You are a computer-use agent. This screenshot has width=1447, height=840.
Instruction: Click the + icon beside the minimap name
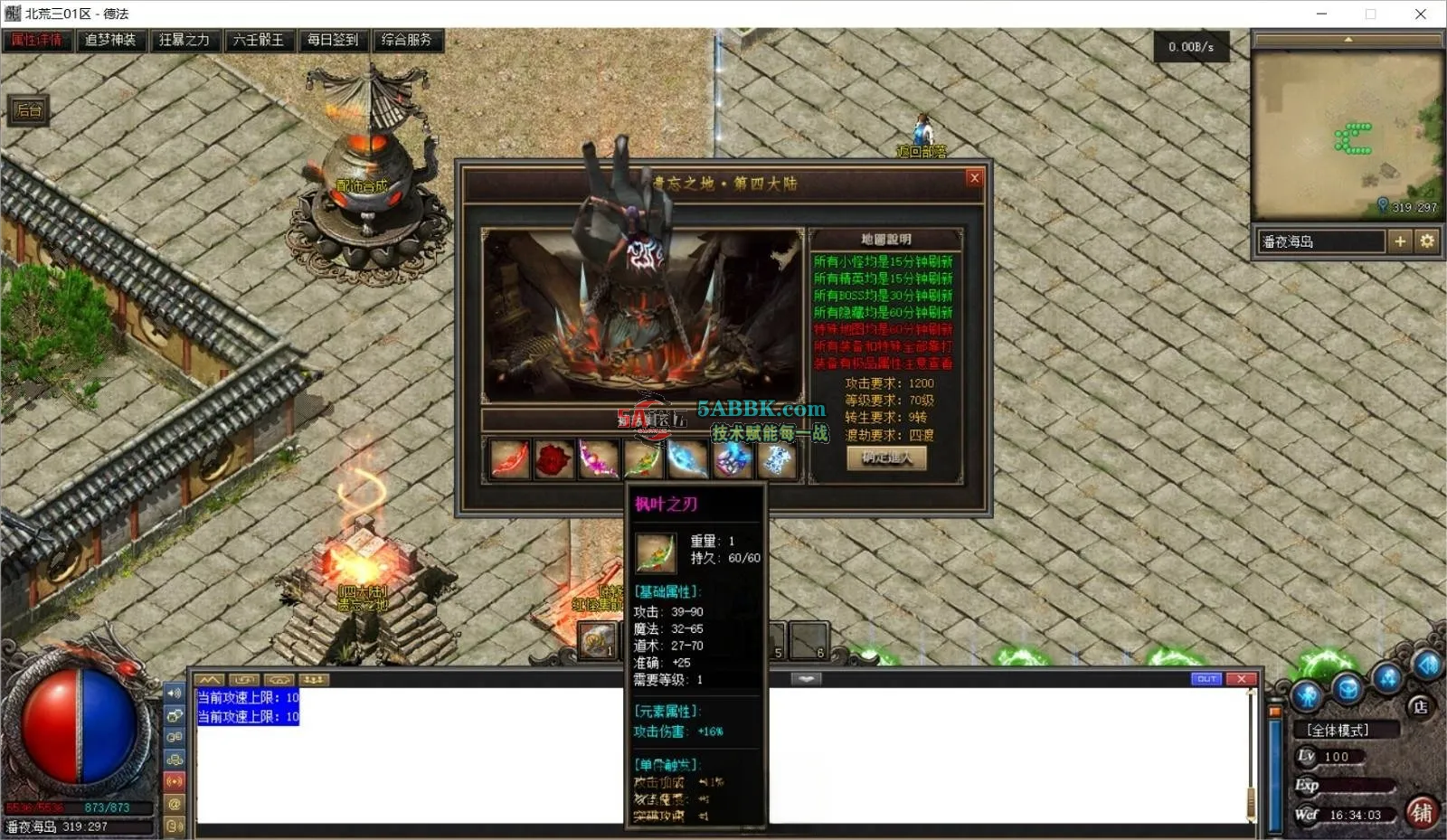point(1401,241)
